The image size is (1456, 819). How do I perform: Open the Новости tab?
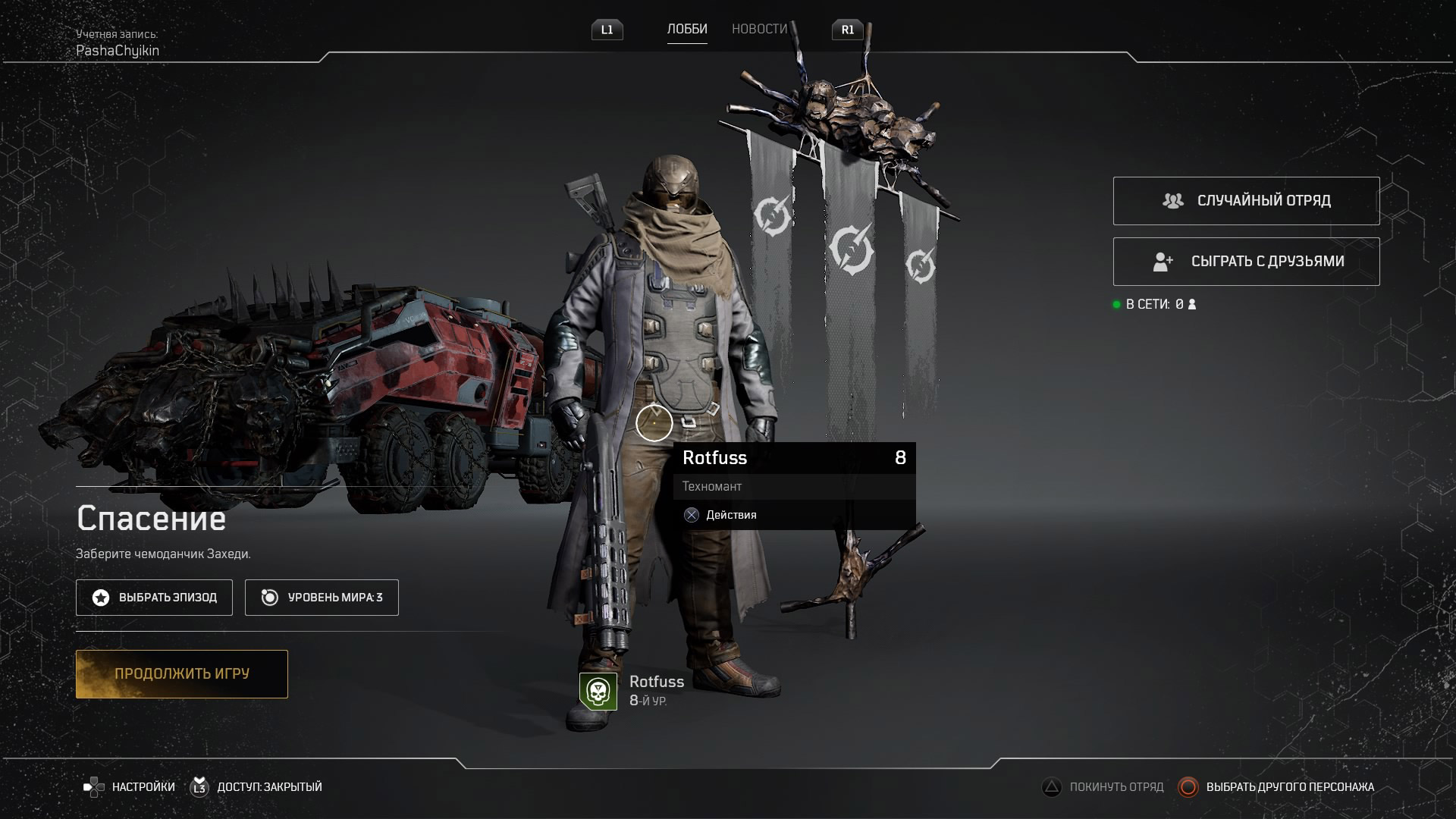[x=759, y=30]
